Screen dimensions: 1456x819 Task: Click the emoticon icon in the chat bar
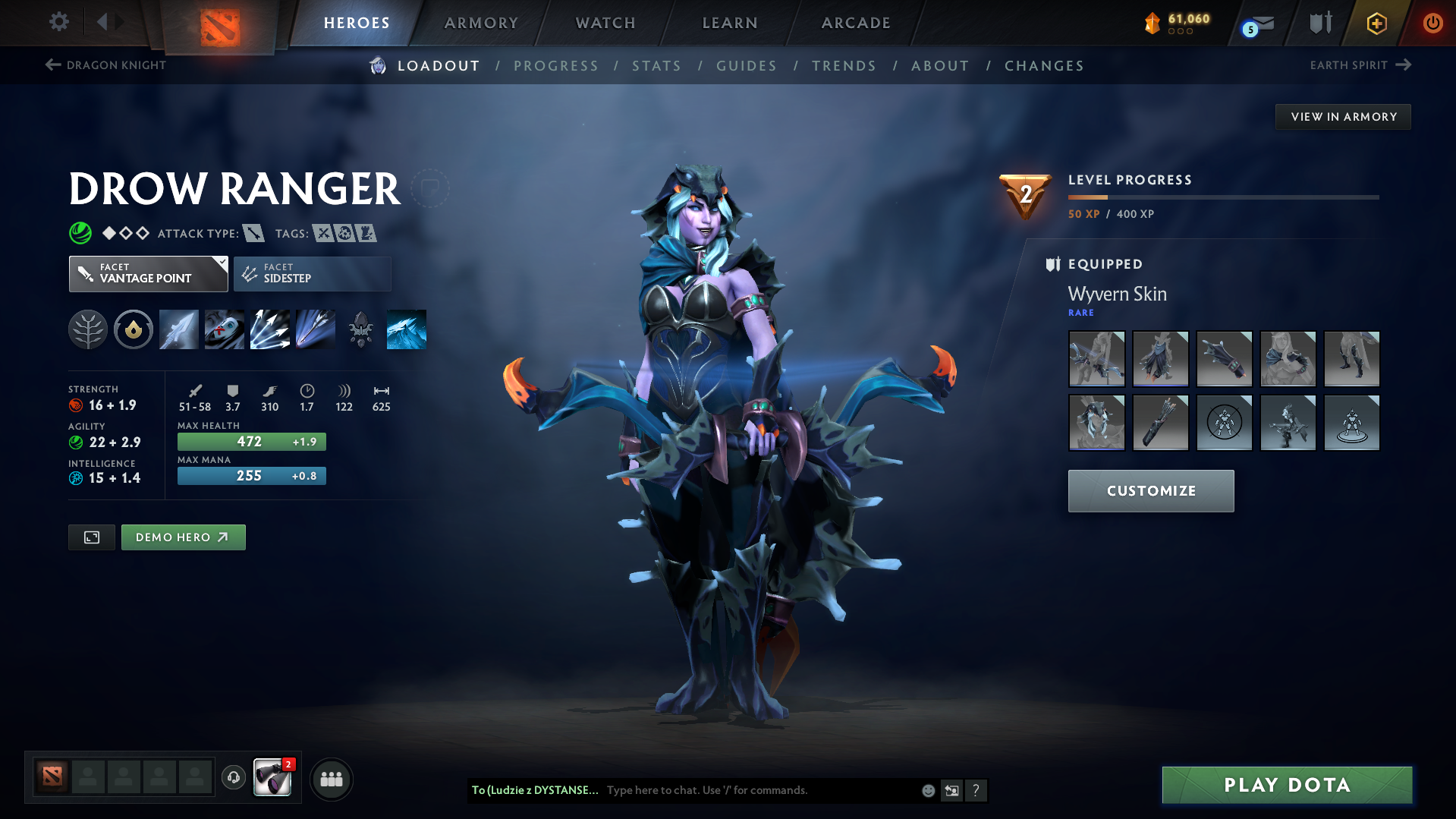(x=927, y=790)
